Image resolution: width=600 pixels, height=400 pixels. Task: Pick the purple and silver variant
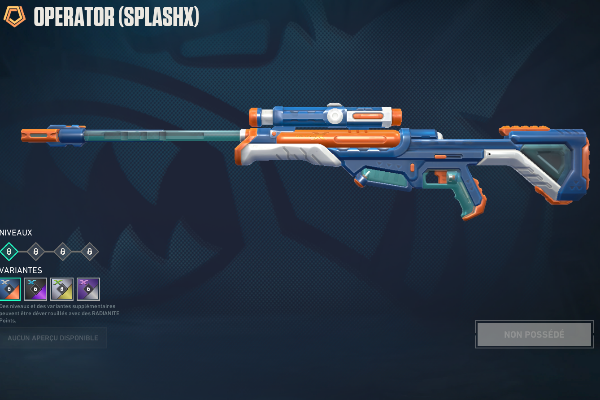coord(88,289)
